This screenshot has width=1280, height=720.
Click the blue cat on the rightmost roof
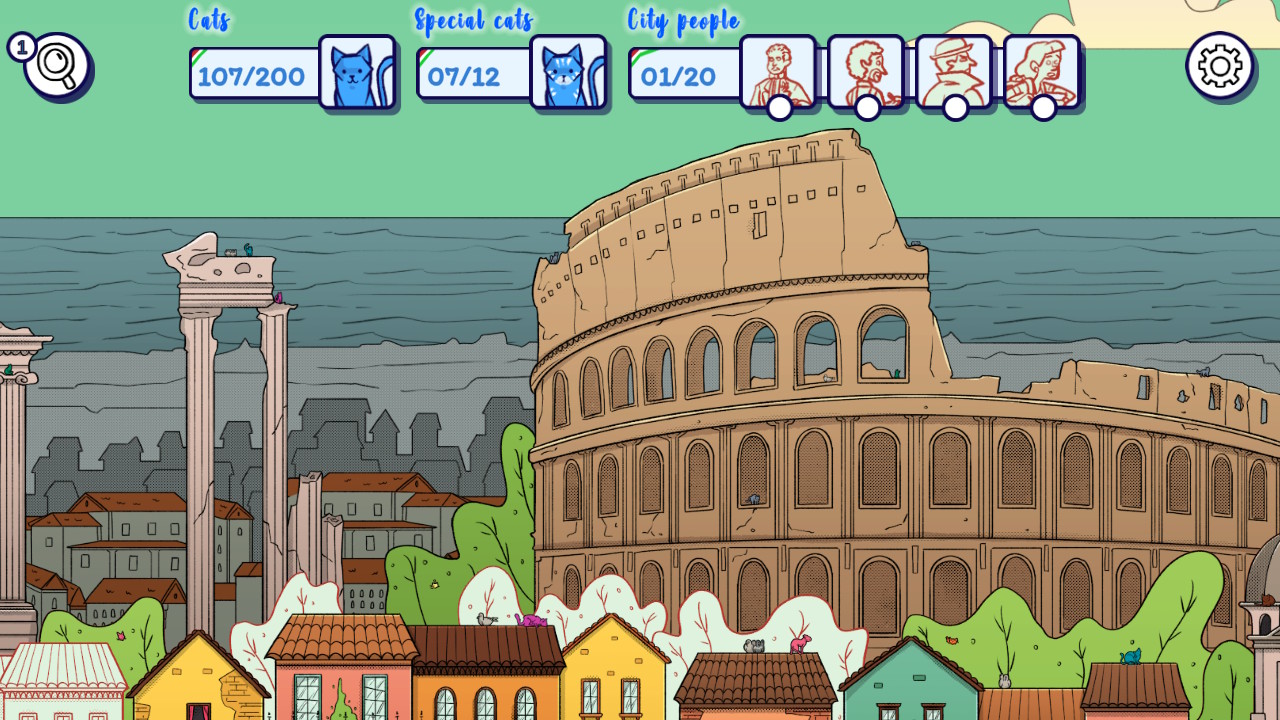tap(1132, 656)
